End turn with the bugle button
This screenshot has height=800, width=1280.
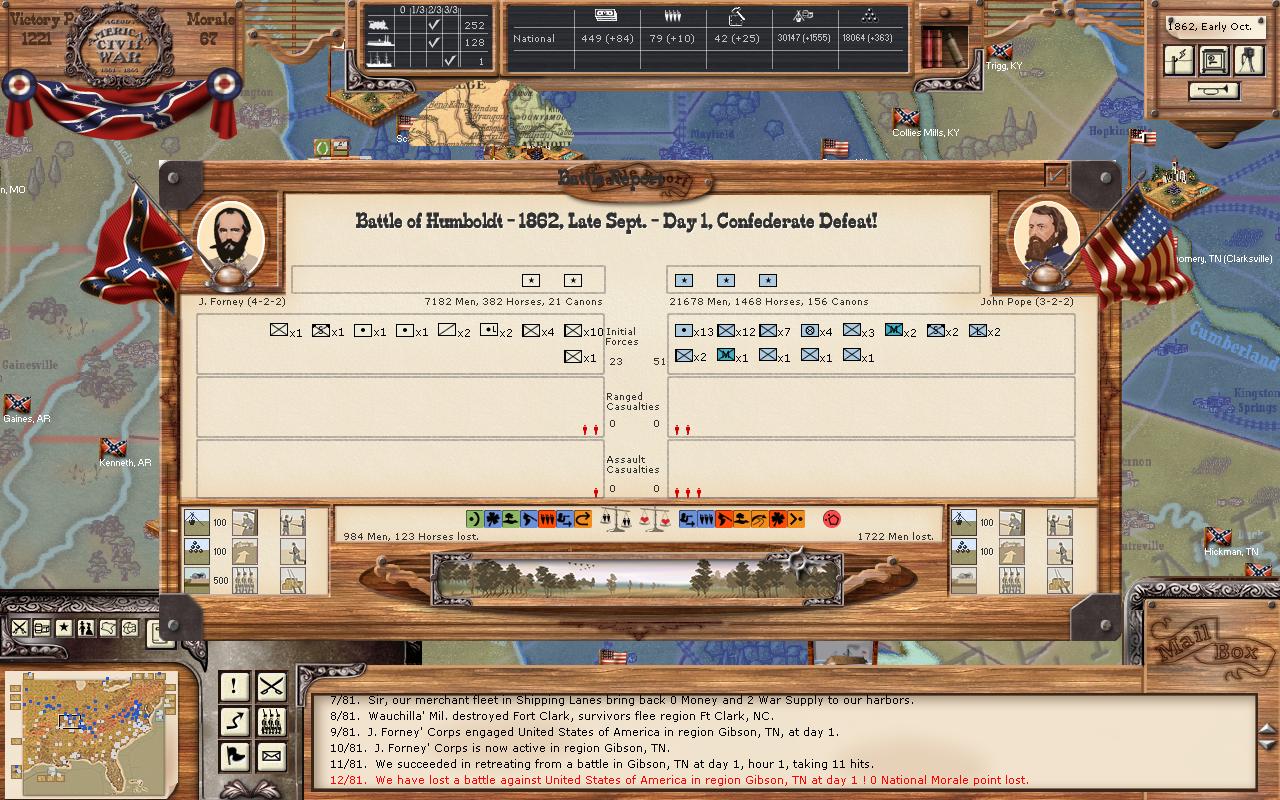click(x=1214, y=91)
